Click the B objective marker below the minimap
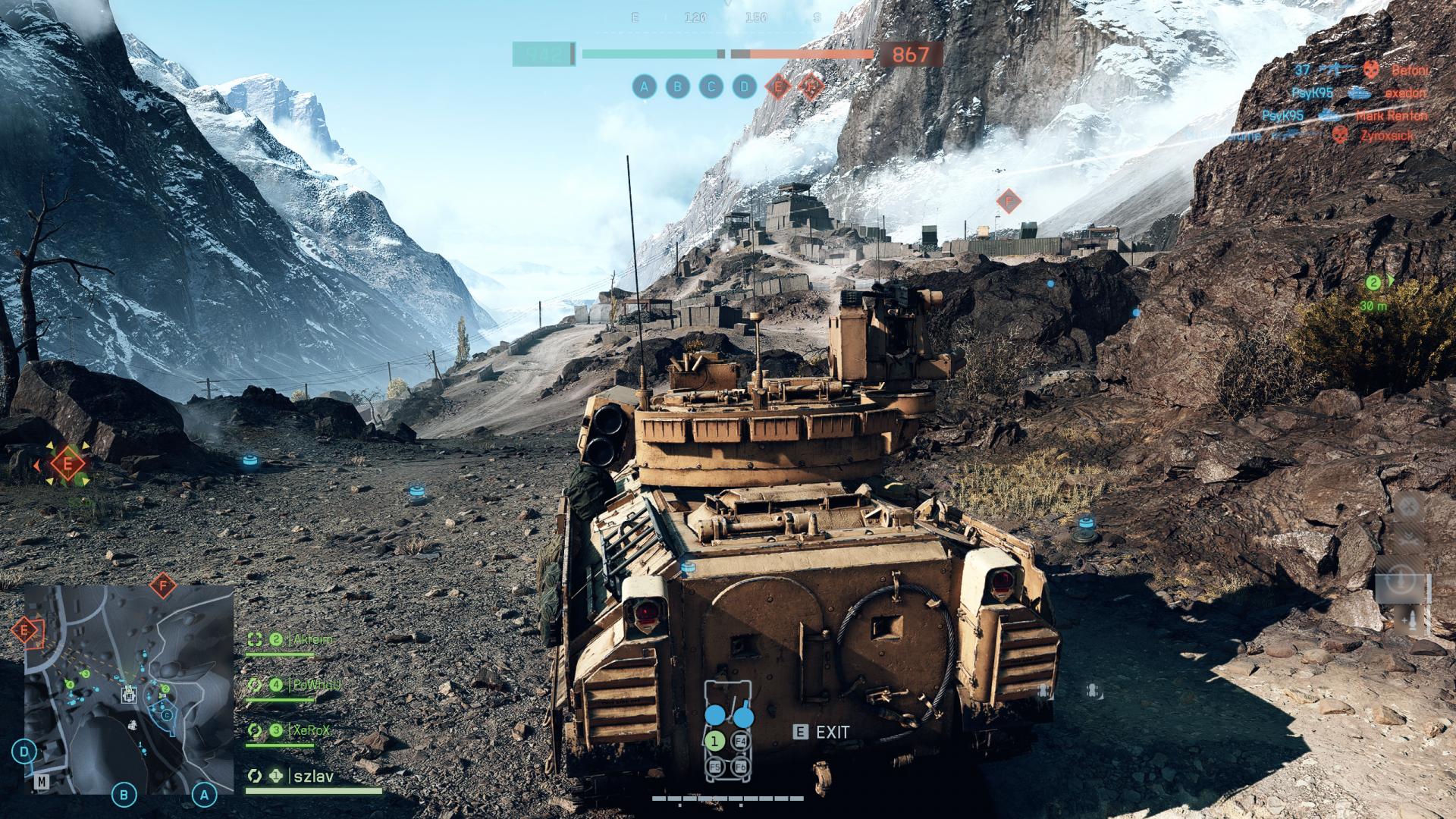The height and width of the screenshot is (819, 1456). tap(124, 795)
